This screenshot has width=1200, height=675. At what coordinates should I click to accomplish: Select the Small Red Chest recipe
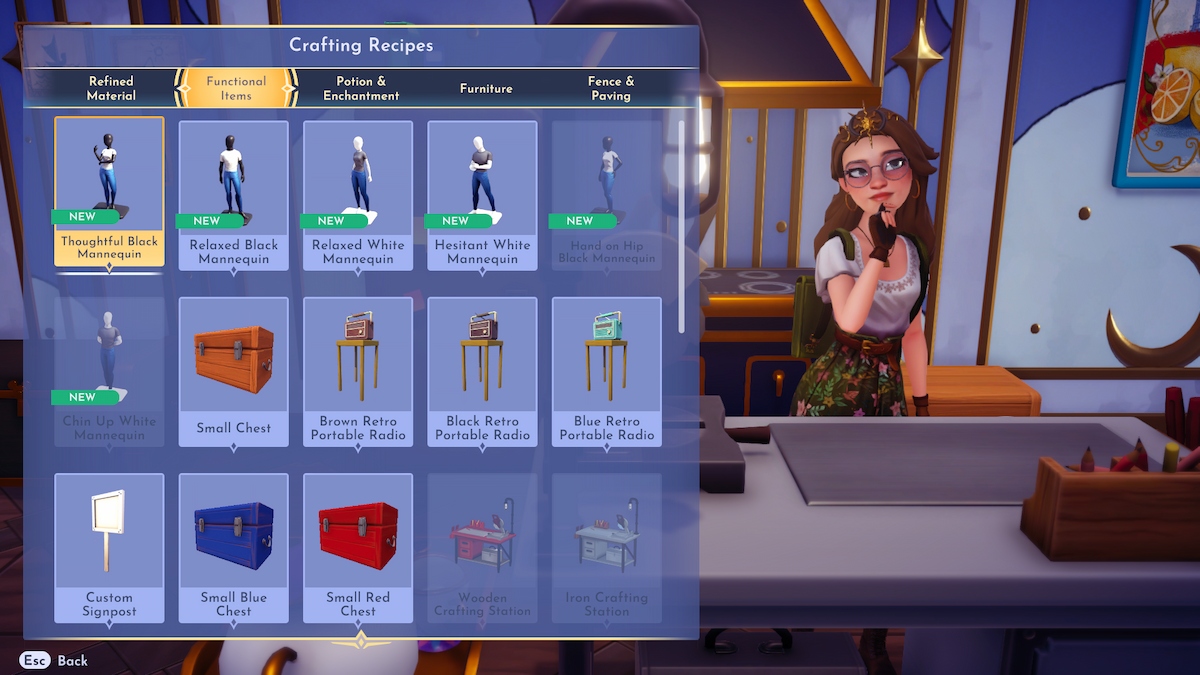click(358, 547)
